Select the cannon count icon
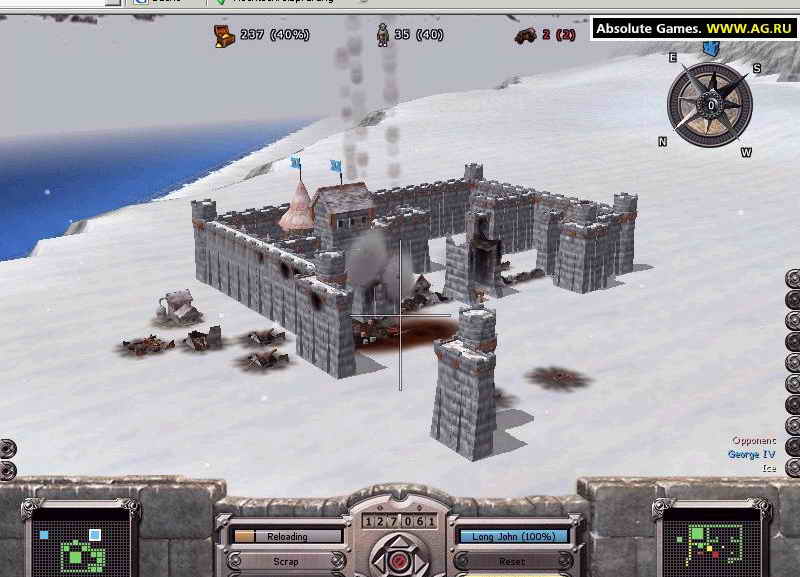The width and height of the screenshot is (800, 577). click(525, 36)
